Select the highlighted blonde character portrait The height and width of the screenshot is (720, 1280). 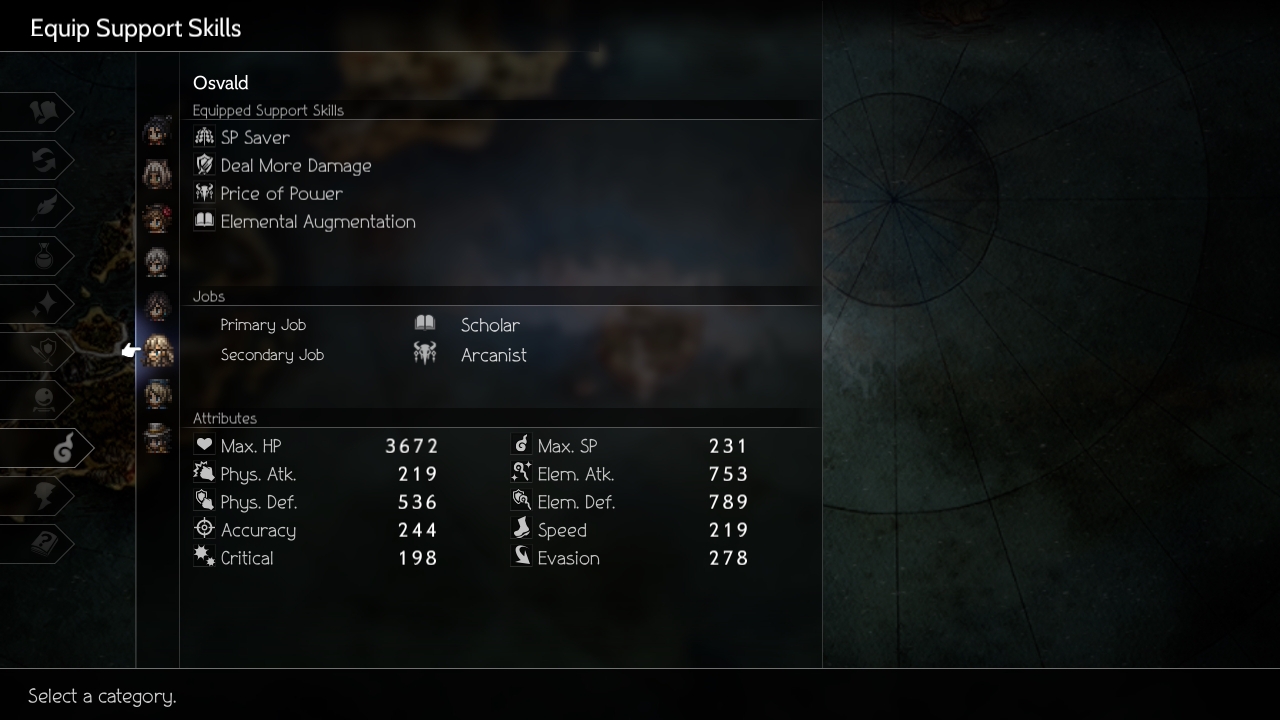(158, 350)
